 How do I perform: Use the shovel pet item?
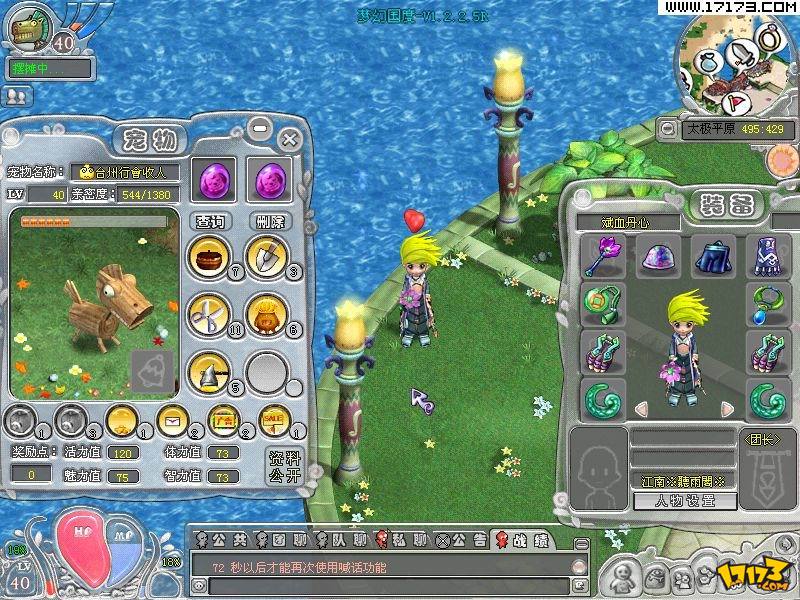tap(267, 256)
